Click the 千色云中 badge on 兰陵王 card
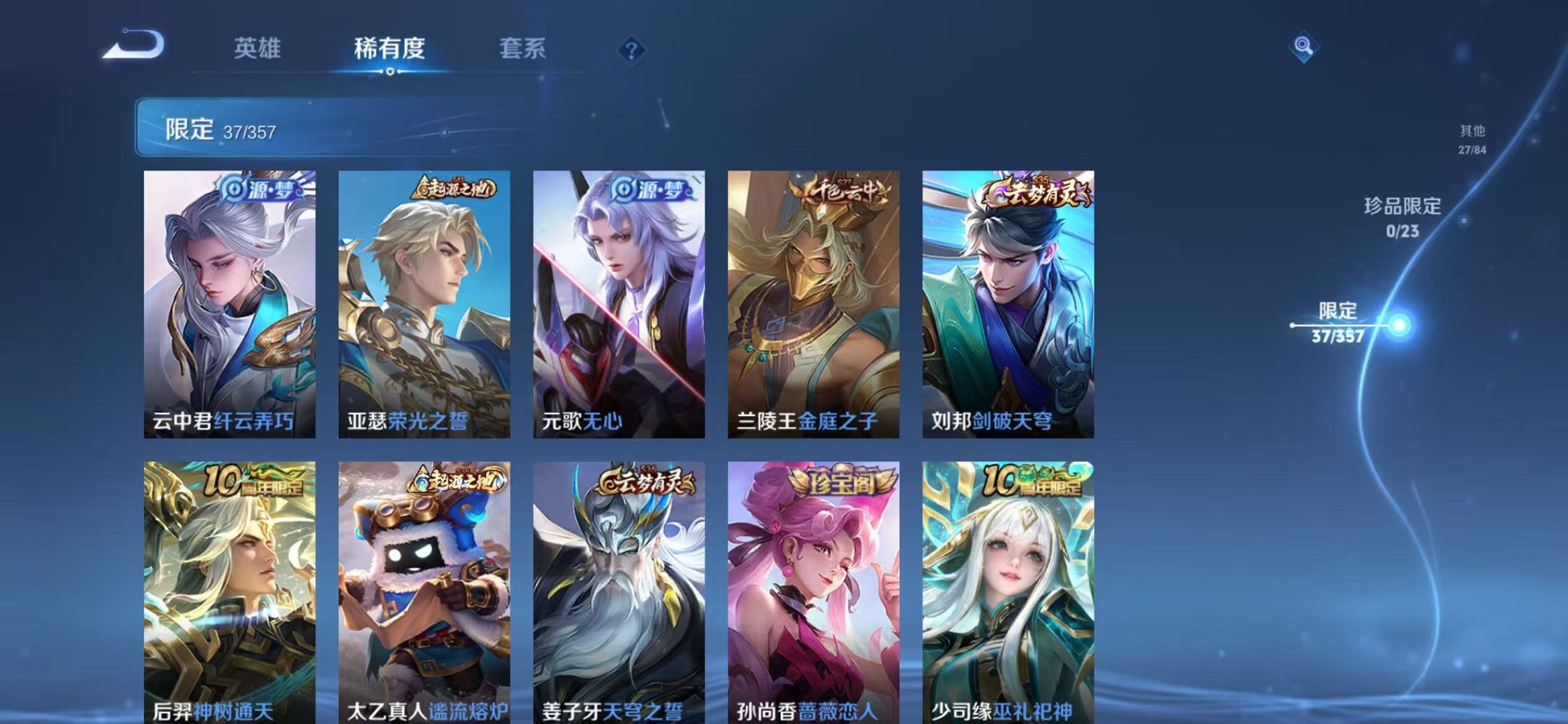The width and height of the screenshot is (1568, 724). (843, 191)
